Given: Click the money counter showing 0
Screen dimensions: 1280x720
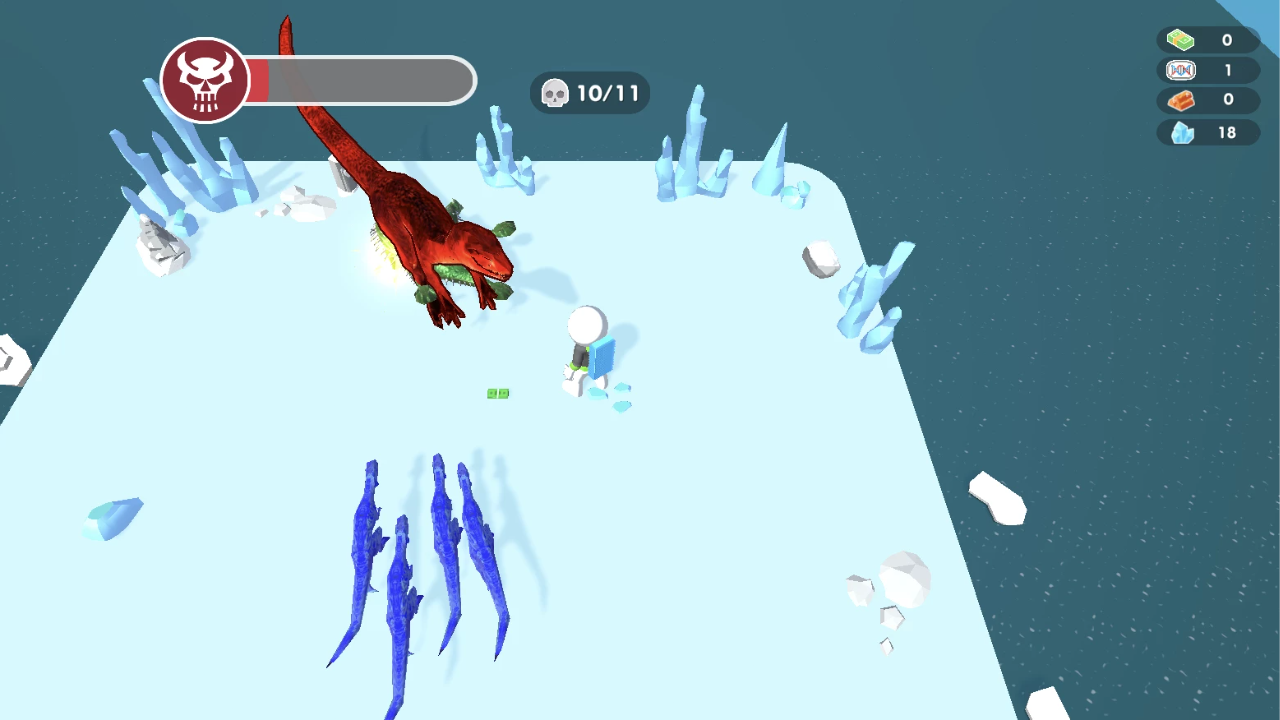Looking at the screenshot, I should click(1226, 40).
